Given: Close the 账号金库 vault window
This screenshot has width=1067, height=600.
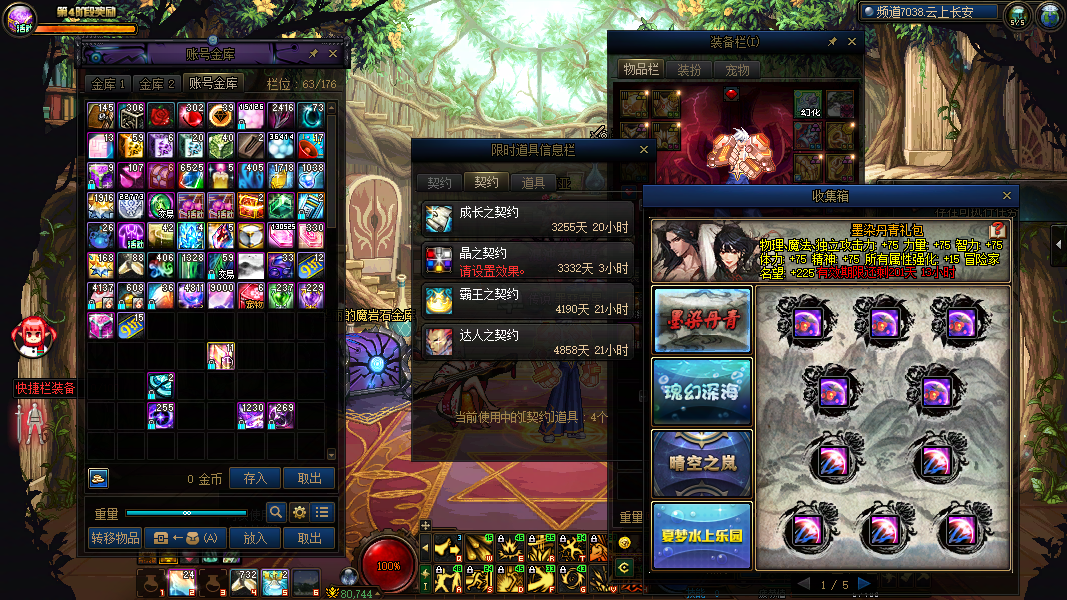Looking at the screenshot, I should click(x=334, y=54).
